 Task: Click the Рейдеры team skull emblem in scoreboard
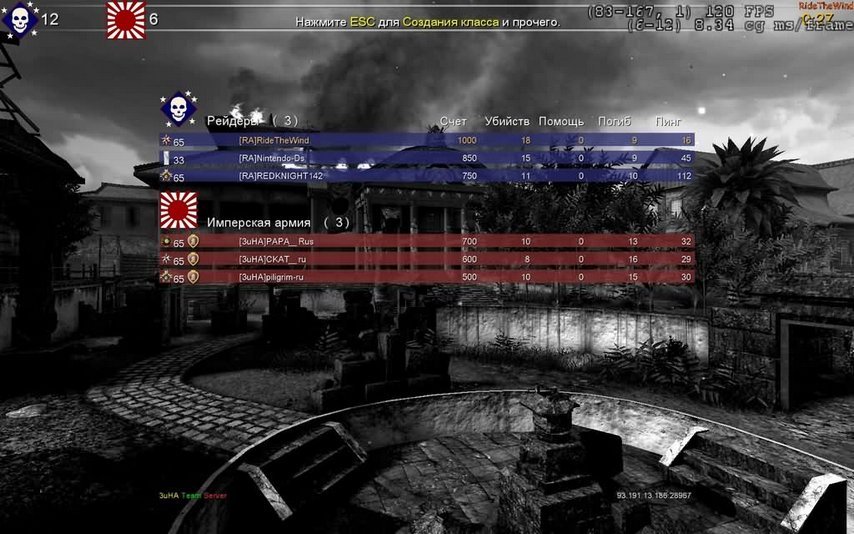(x=179, y=111)
